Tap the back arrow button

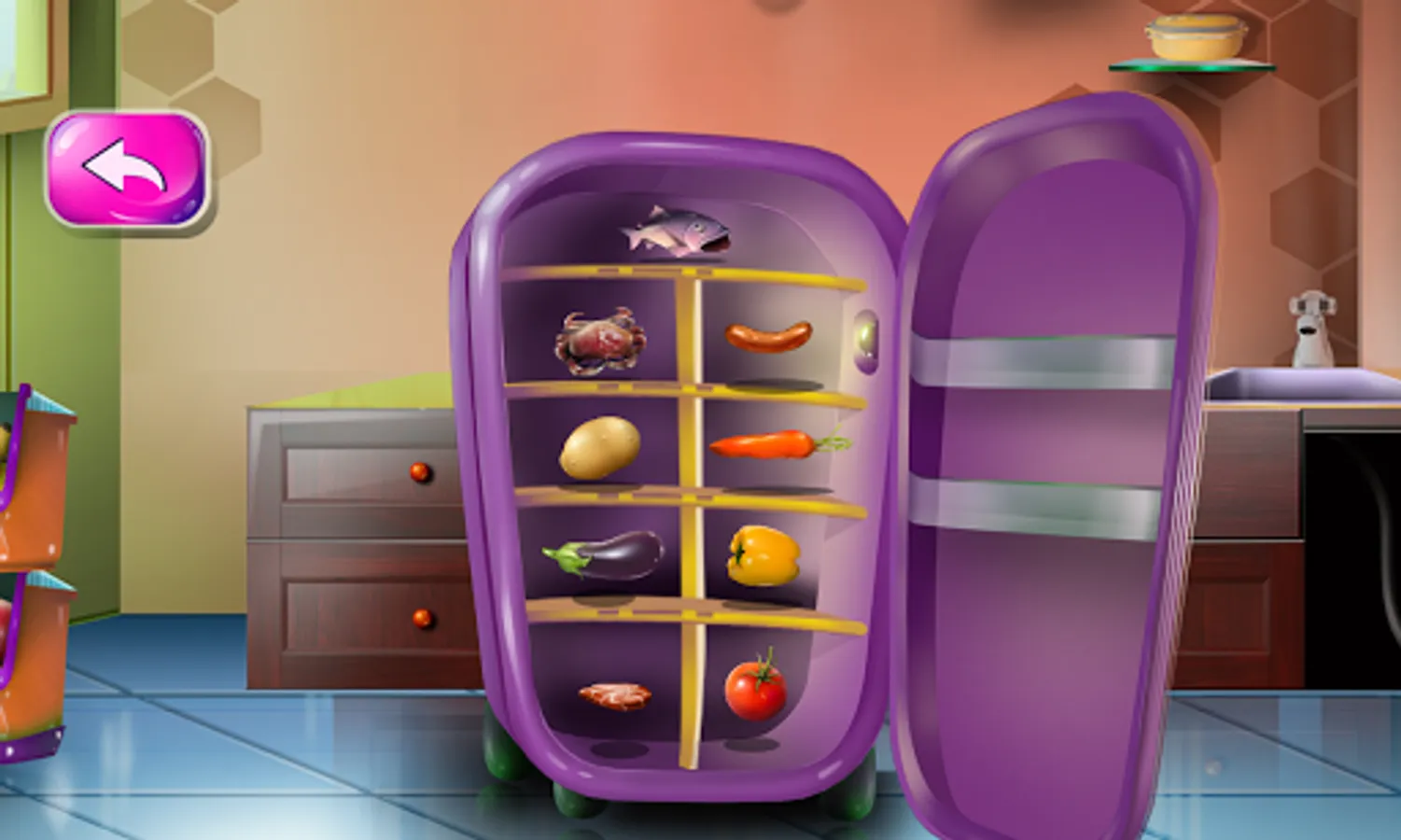point(128,168)
